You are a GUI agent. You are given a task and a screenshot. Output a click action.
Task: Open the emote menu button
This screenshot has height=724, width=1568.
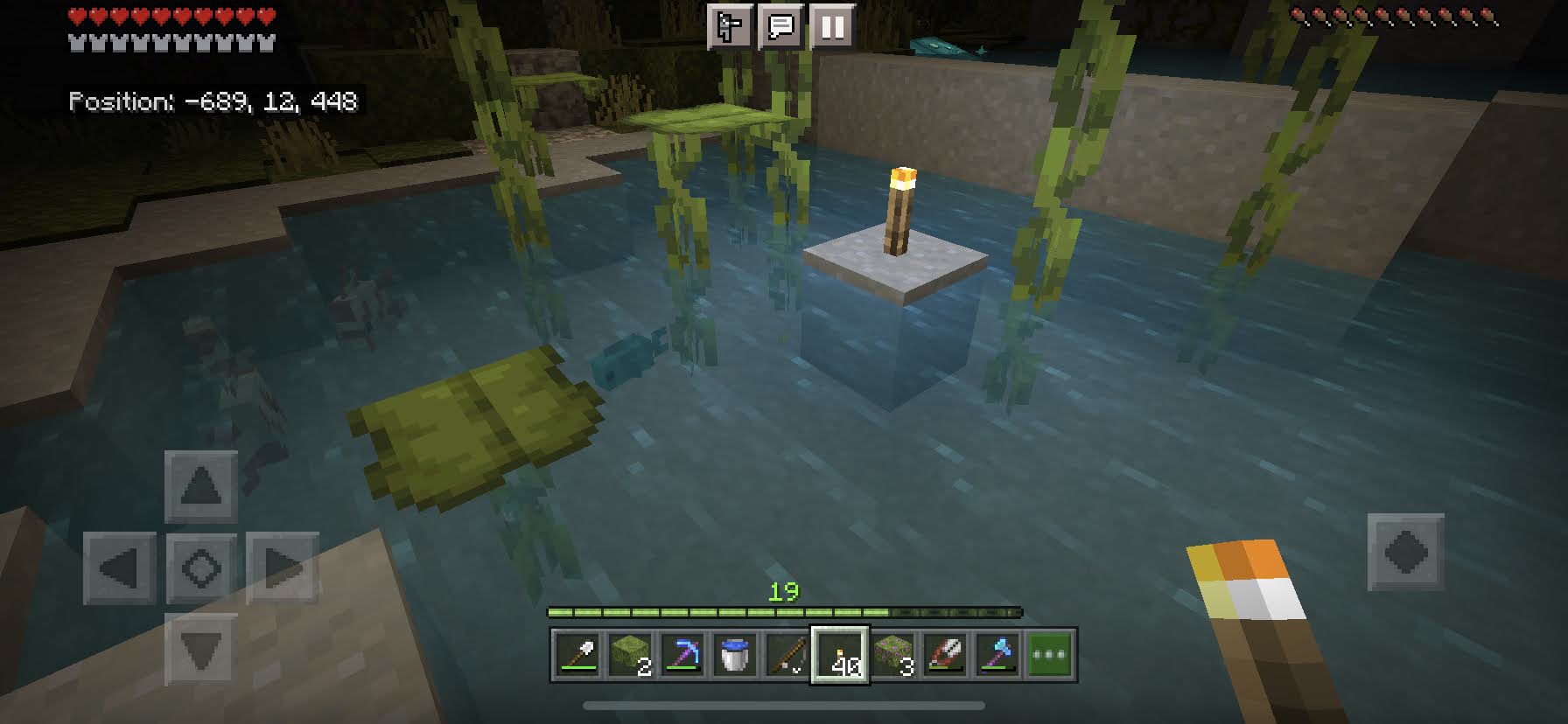(729, 27)
